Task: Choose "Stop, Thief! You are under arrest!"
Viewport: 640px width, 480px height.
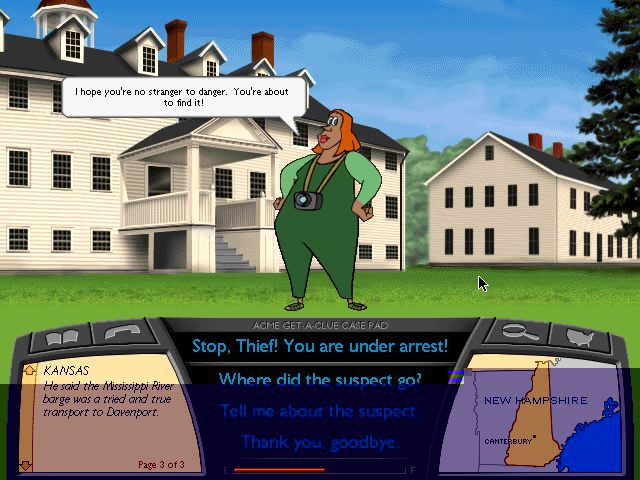Action: [320, 347]
